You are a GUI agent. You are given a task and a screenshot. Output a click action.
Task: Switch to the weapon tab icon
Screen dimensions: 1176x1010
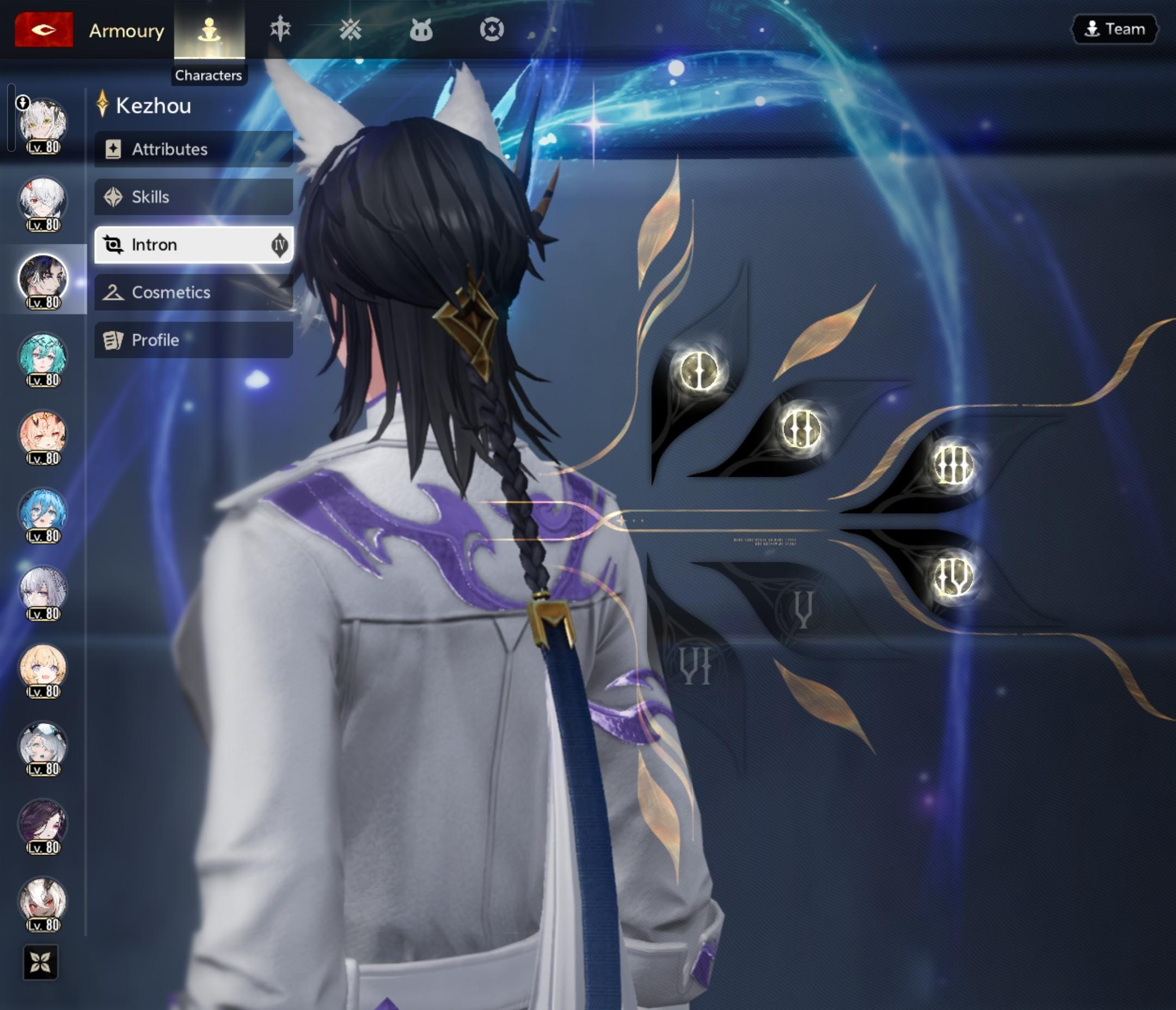280,29
